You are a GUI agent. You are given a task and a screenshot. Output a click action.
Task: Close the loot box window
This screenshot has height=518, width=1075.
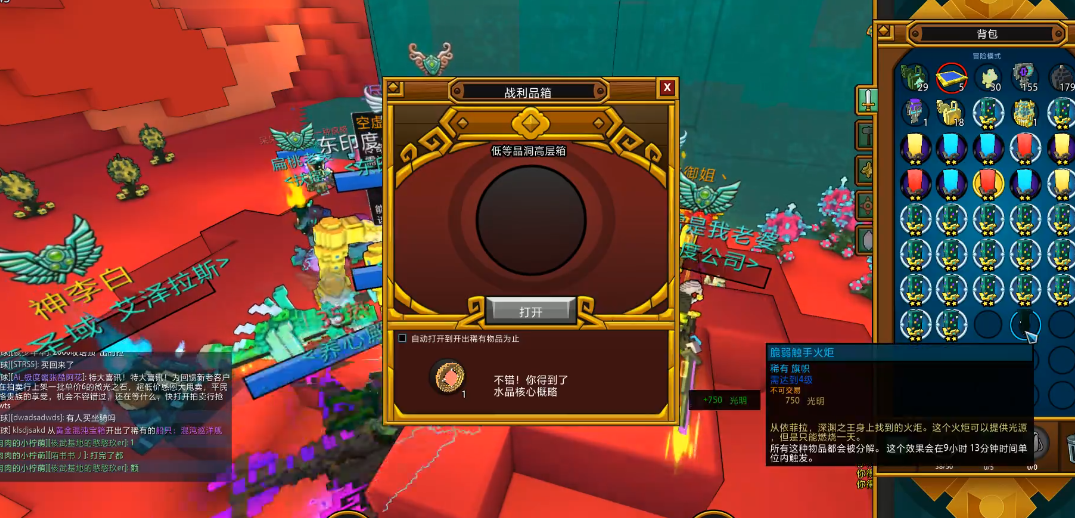pyautogui.click(x=667, y=88)
